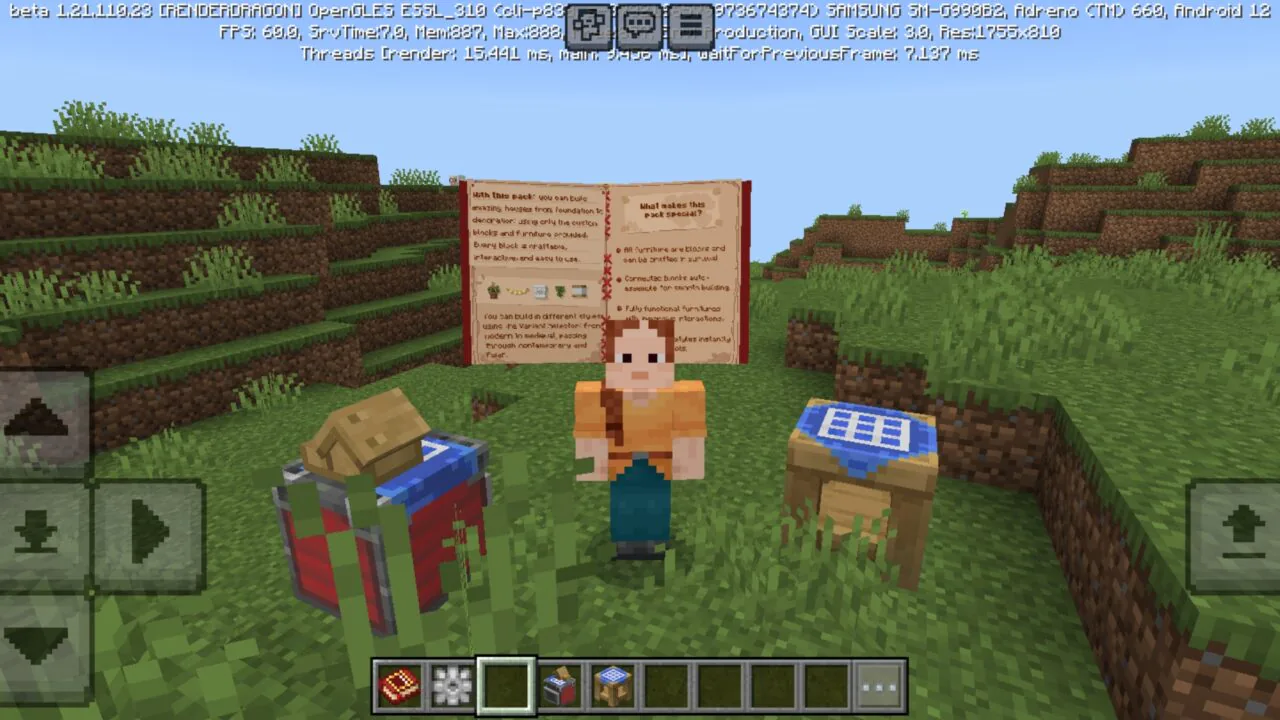Select the highlighted empty hotbar slot

(x=506, y=686)
